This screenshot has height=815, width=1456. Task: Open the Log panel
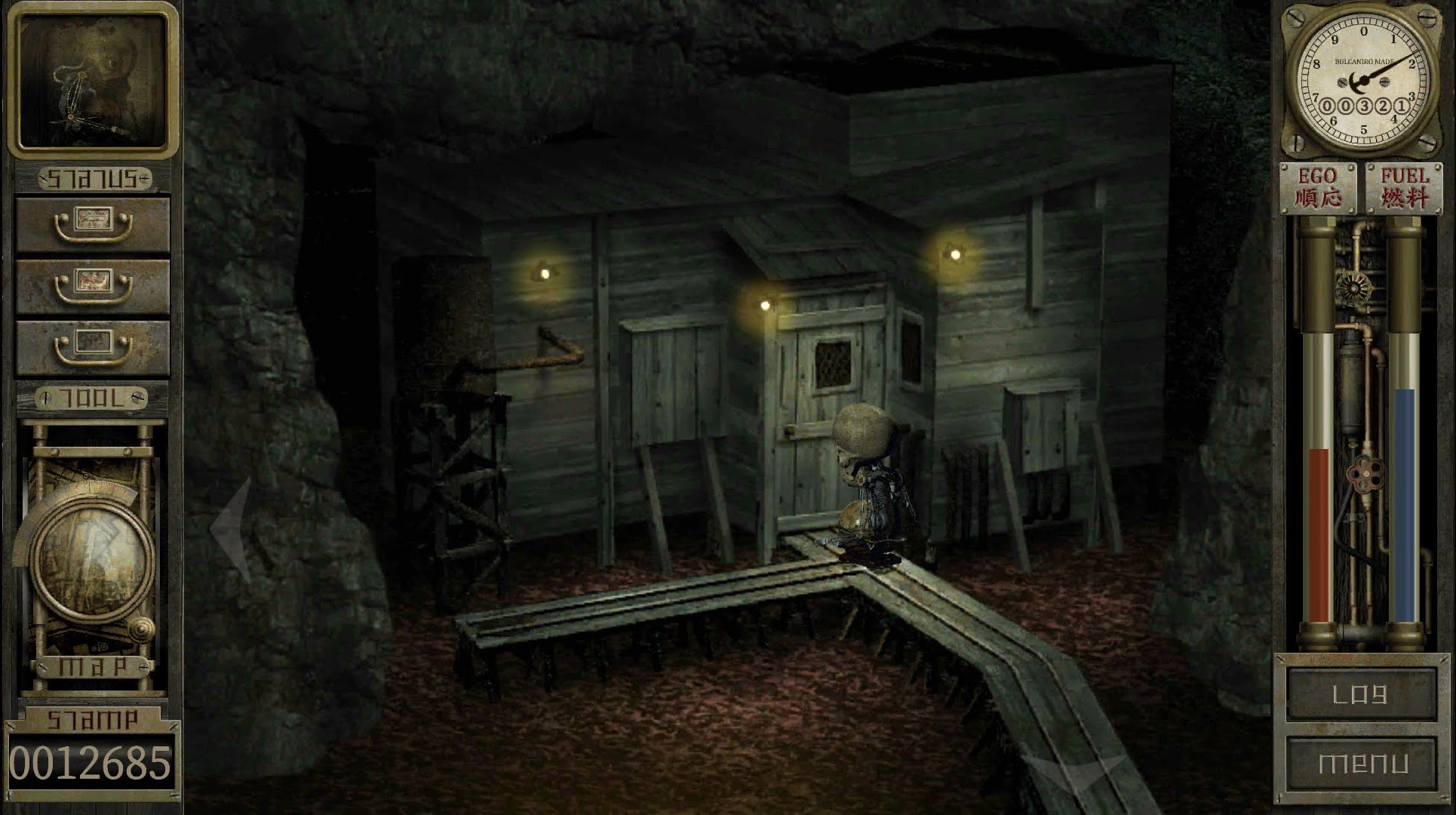pos(1360,694)
